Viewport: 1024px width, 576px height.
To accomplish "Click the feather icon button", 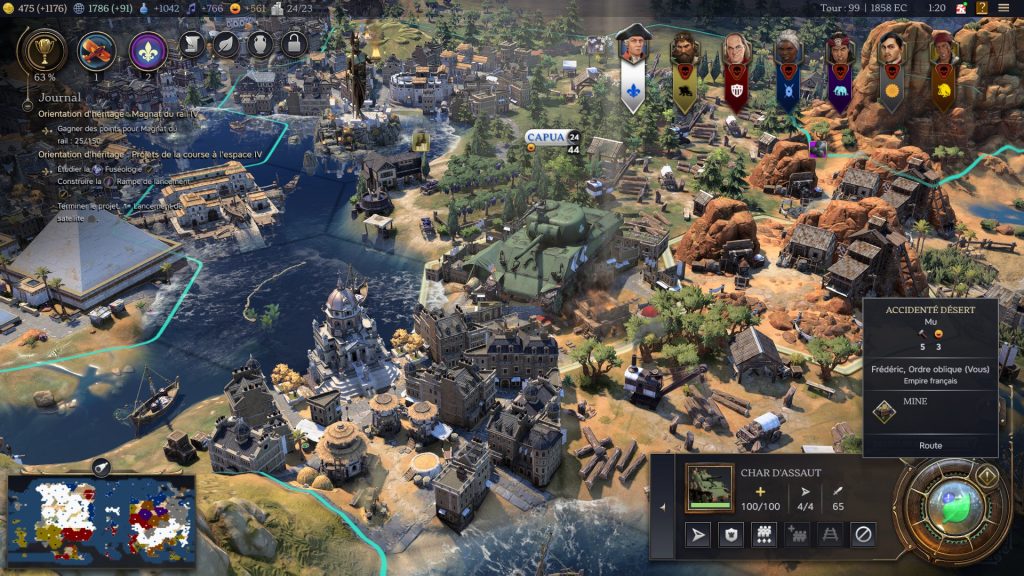I will coord(226,44).
